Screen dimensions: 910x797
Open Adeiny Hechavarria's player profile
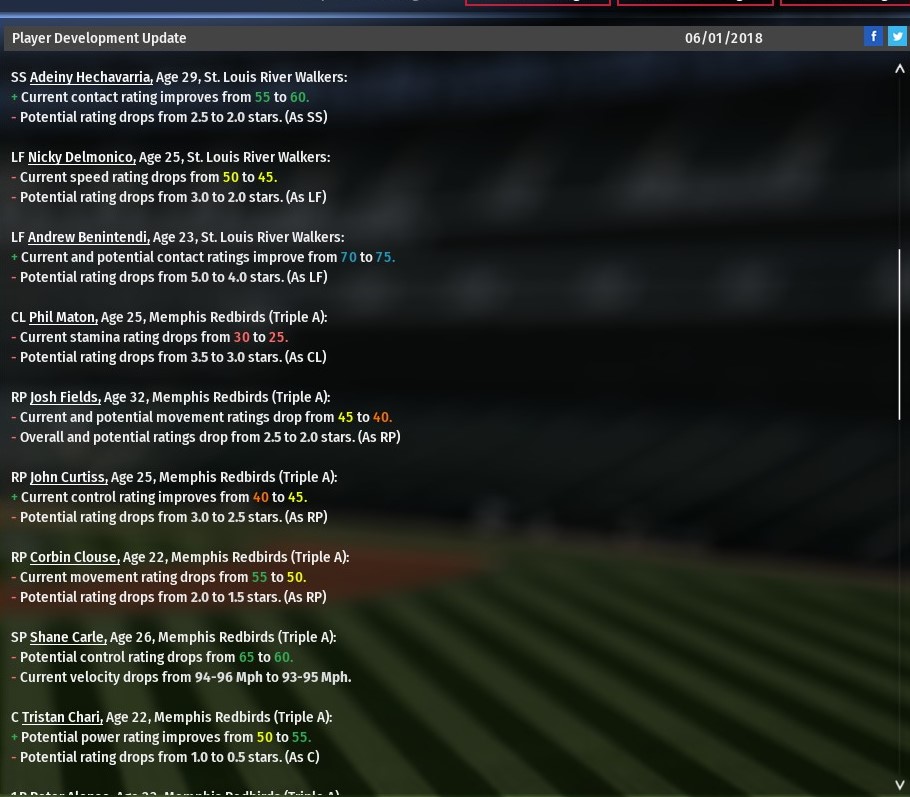click(90, 77)
